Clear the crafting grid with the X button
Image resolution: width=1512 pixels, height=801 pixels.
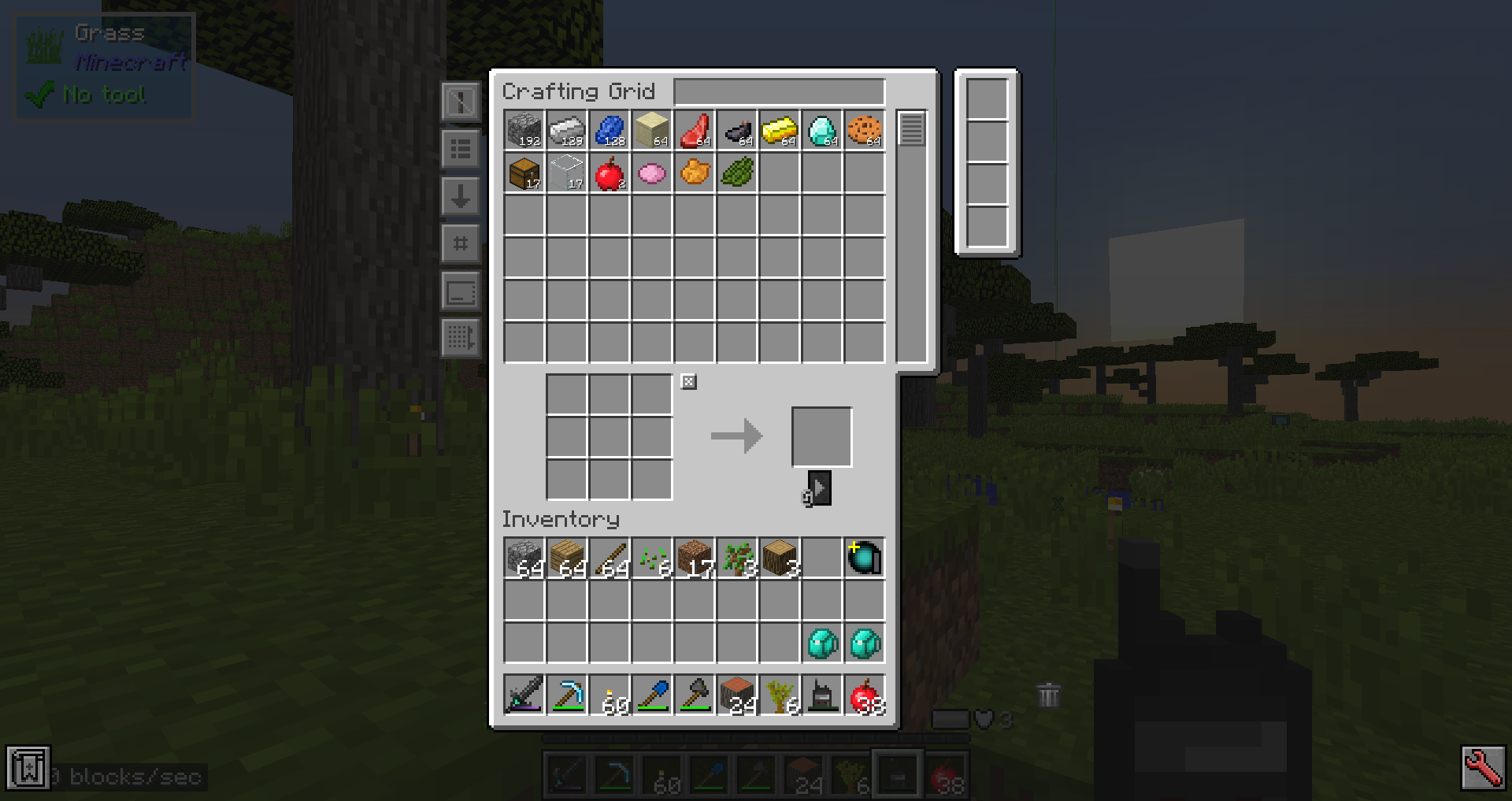[689, 381]
